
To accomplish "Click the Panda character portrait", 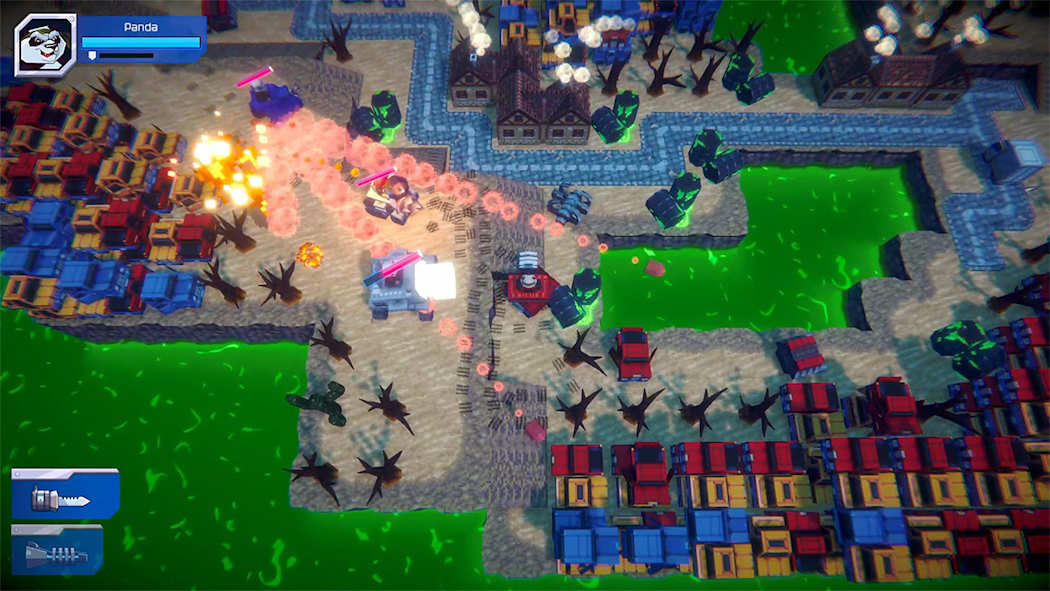I will [x=45, y=45].
